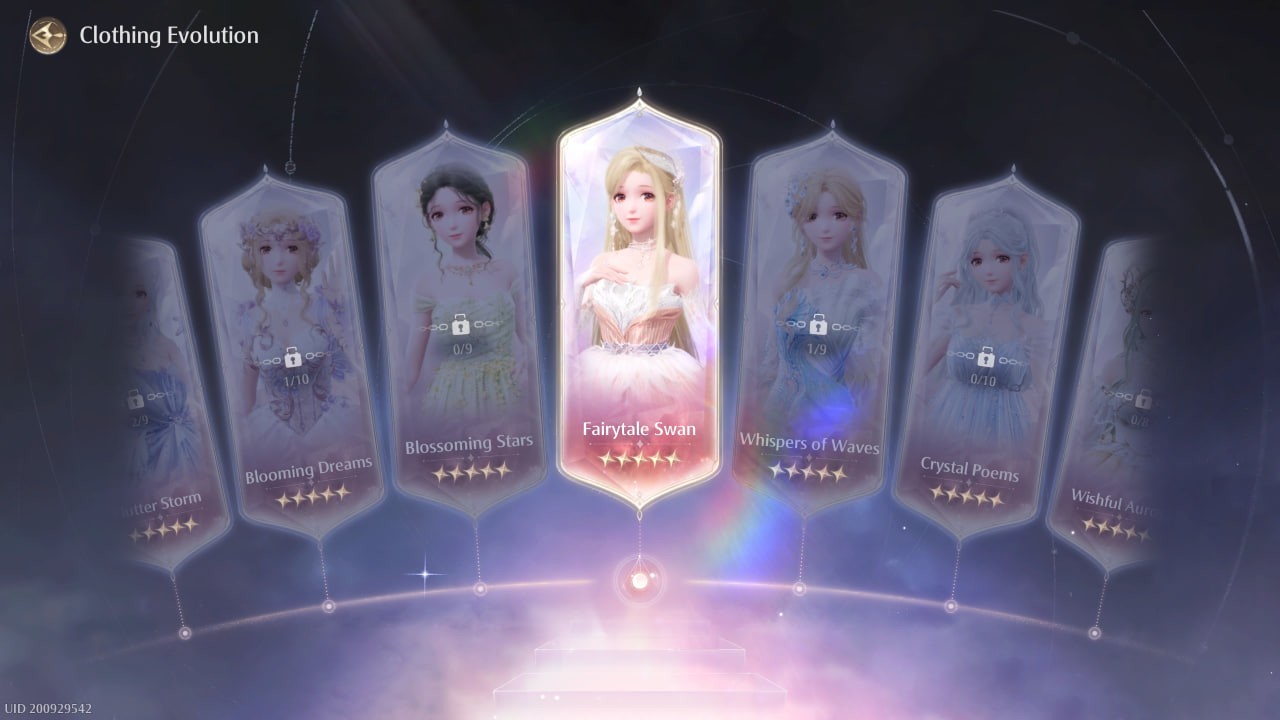Screen dimensions: 1280x720
Task: Tap the lock icon on Whispers of Waves
Action: tap(818, 325)
